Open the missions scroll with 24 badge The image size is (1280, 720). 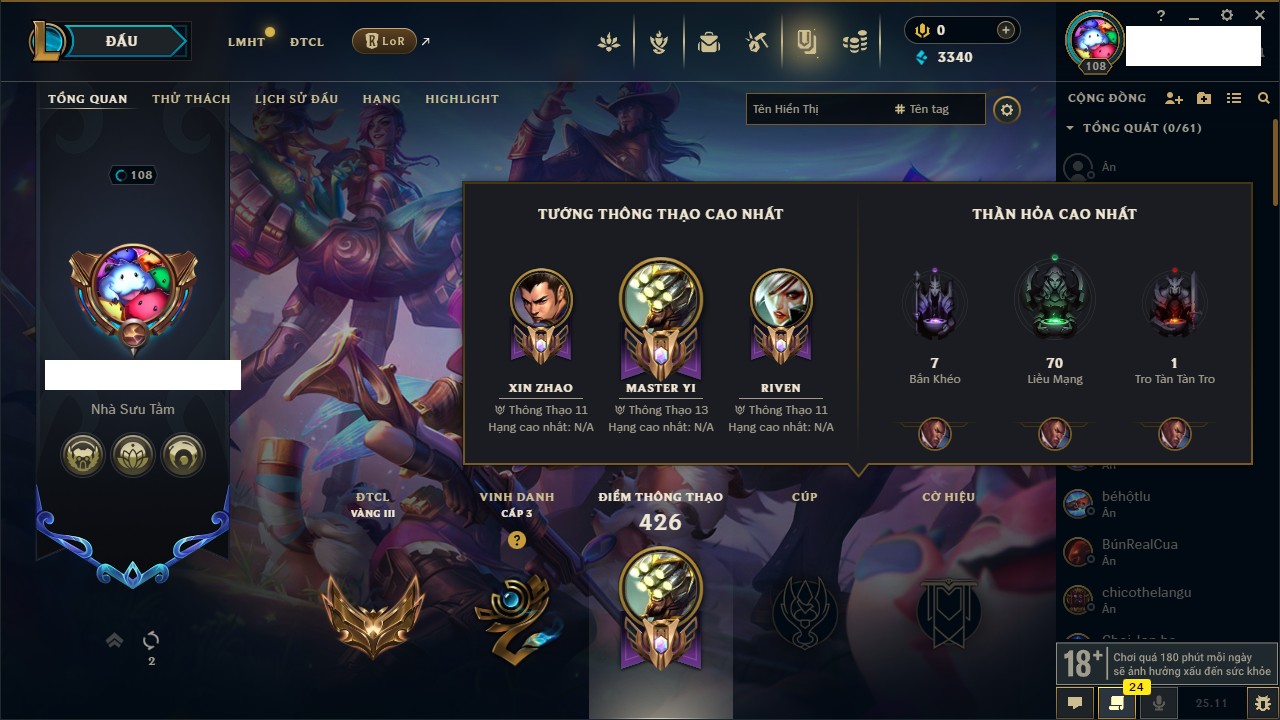tap(1117, 703)
